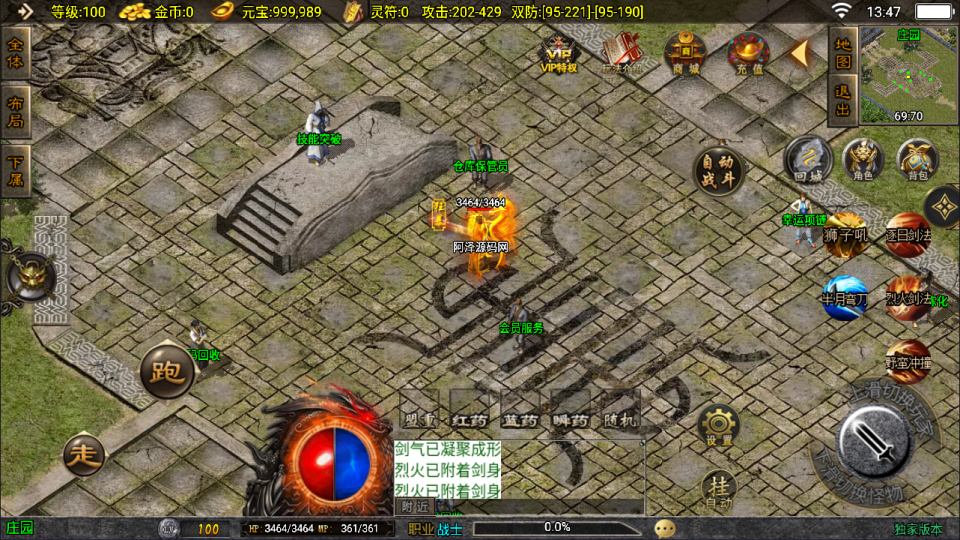960x540 pixels.
Task: Open the VIP特权 privileges icon
Action: (x=559, y=54)
